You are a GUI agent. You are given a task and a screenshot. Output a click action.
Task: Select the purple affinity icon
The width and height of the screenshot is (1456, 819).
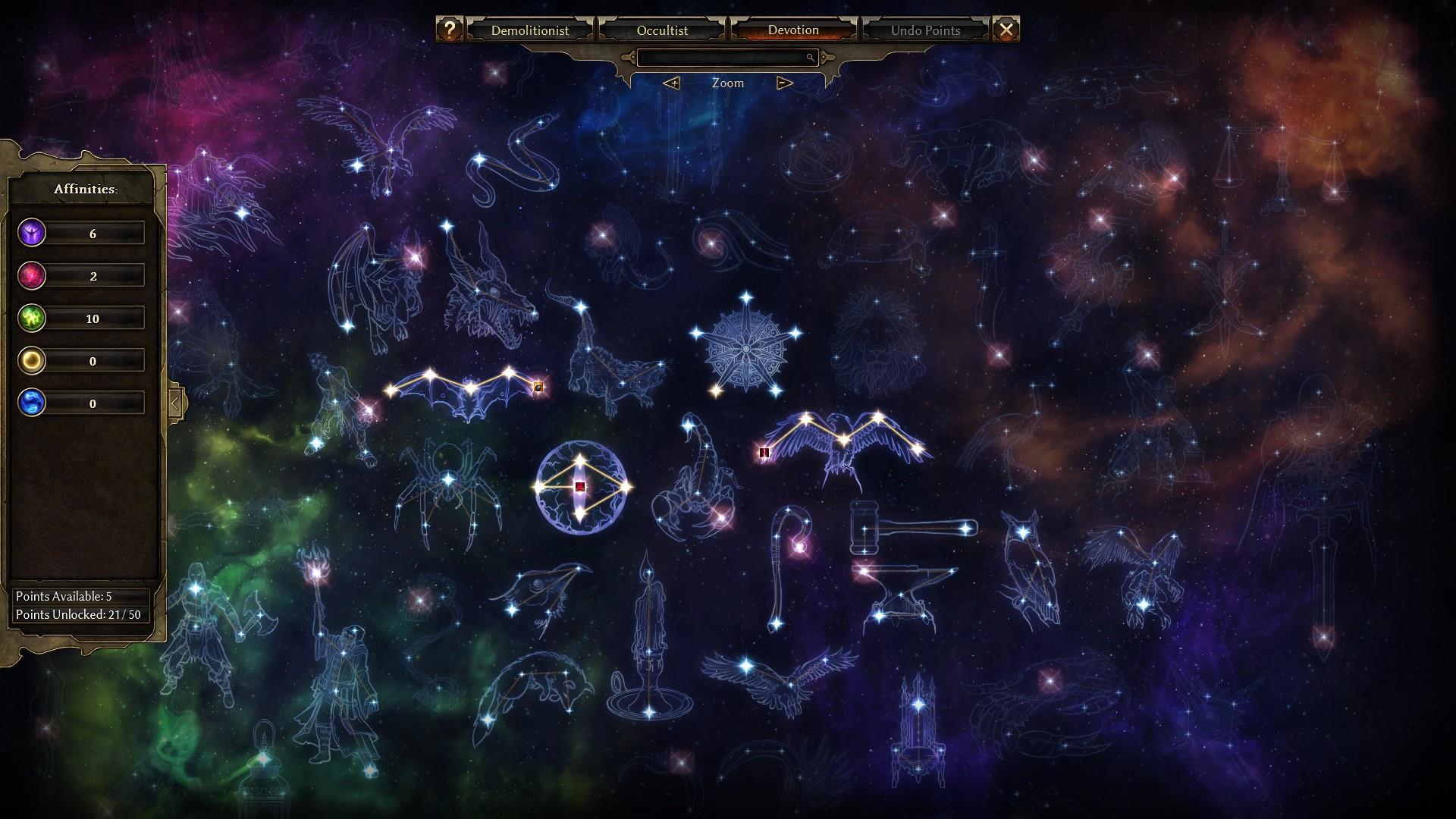(32, 233)
